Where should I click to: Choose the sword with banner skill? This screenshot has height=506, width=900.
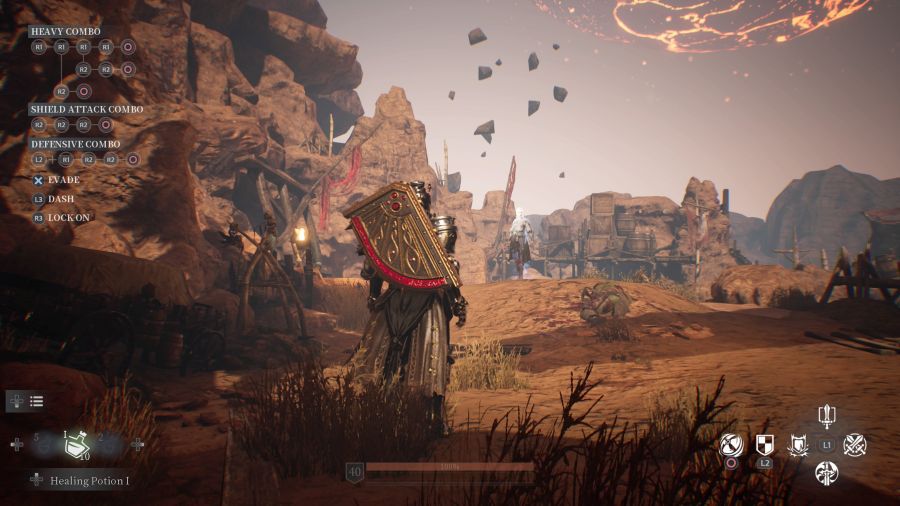tap(826, 416)
